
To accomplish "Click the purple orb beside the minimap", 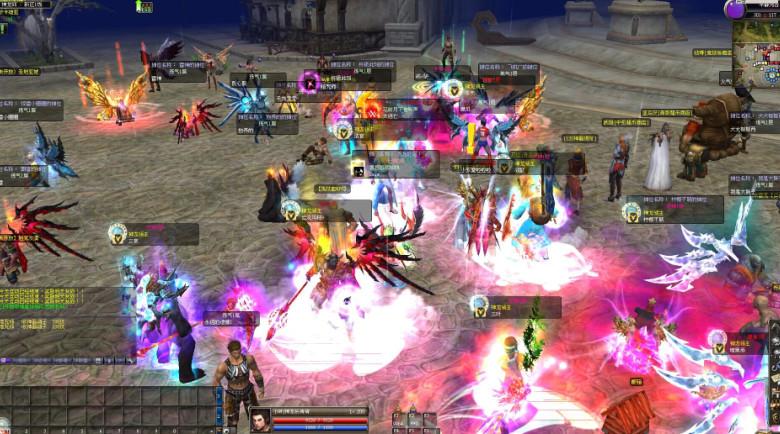I will pyautogui.click(x=735, y=10).
